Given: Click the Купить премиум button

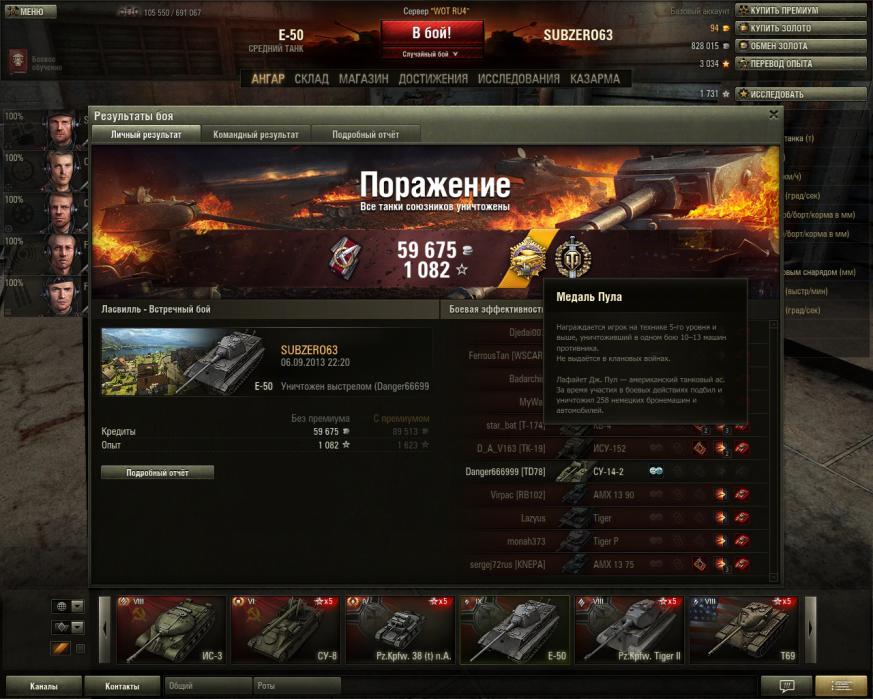Looking at the screenshot, I should coord(801,10).
